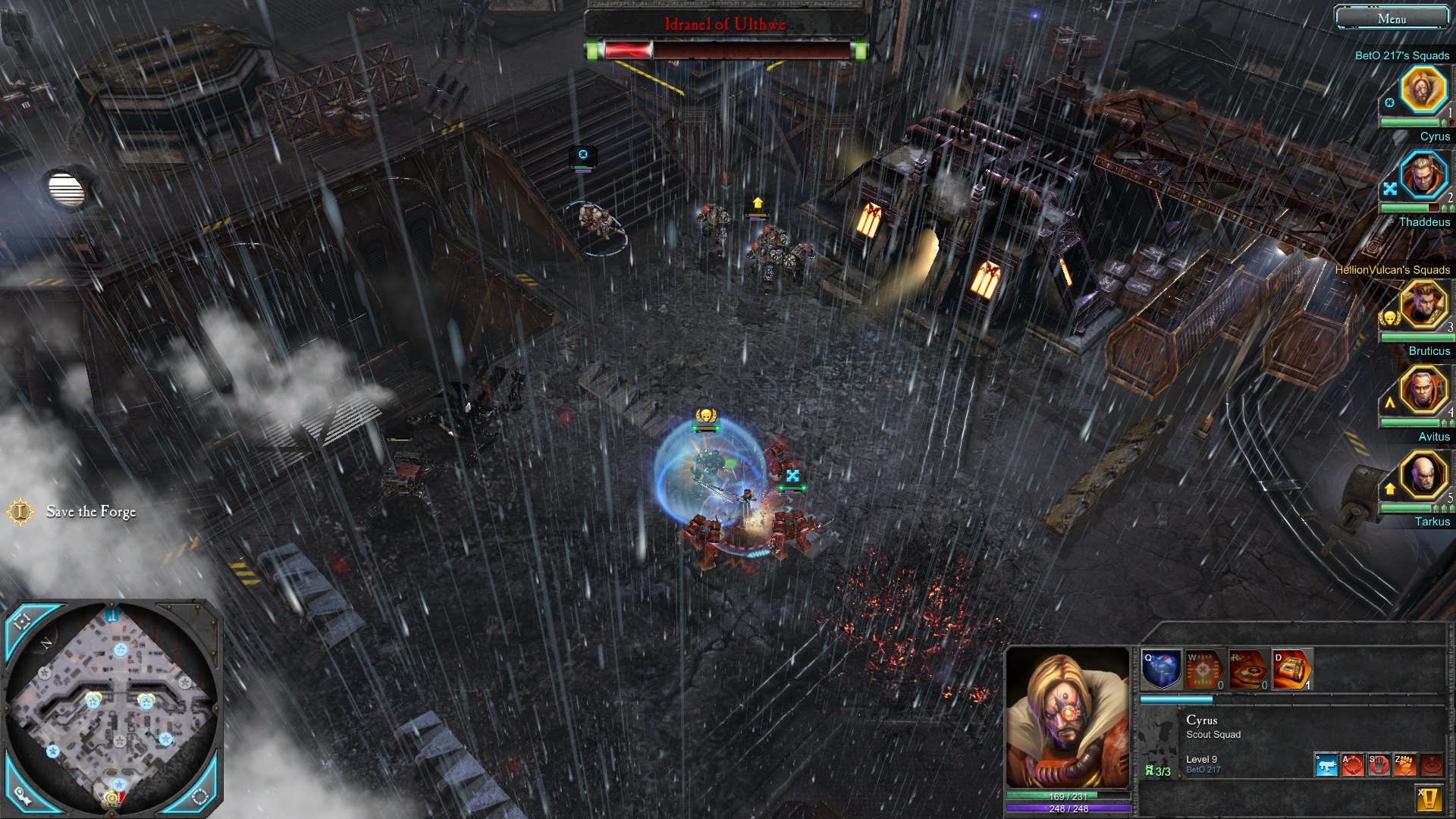The image size is (1456, 819).
Task: Issue the attack-move command
Action: coord(1352,765)
